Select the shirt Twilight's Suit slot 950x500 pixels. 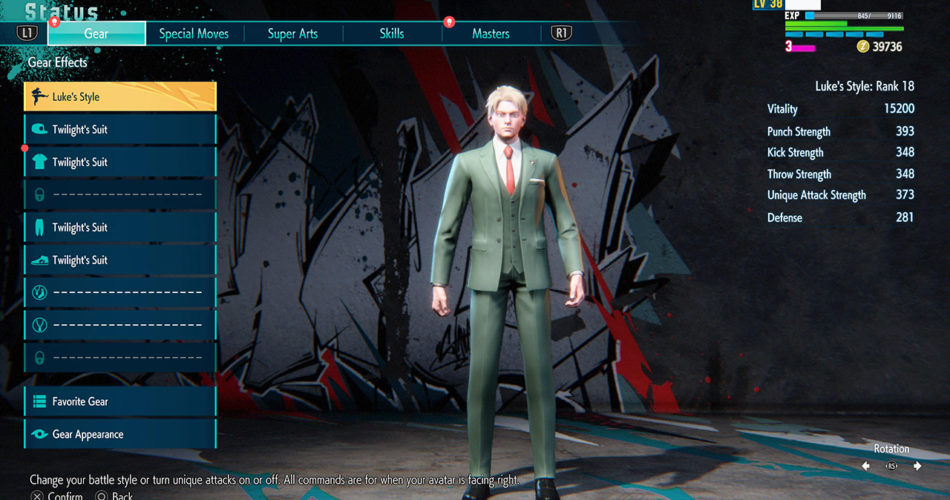120,162
